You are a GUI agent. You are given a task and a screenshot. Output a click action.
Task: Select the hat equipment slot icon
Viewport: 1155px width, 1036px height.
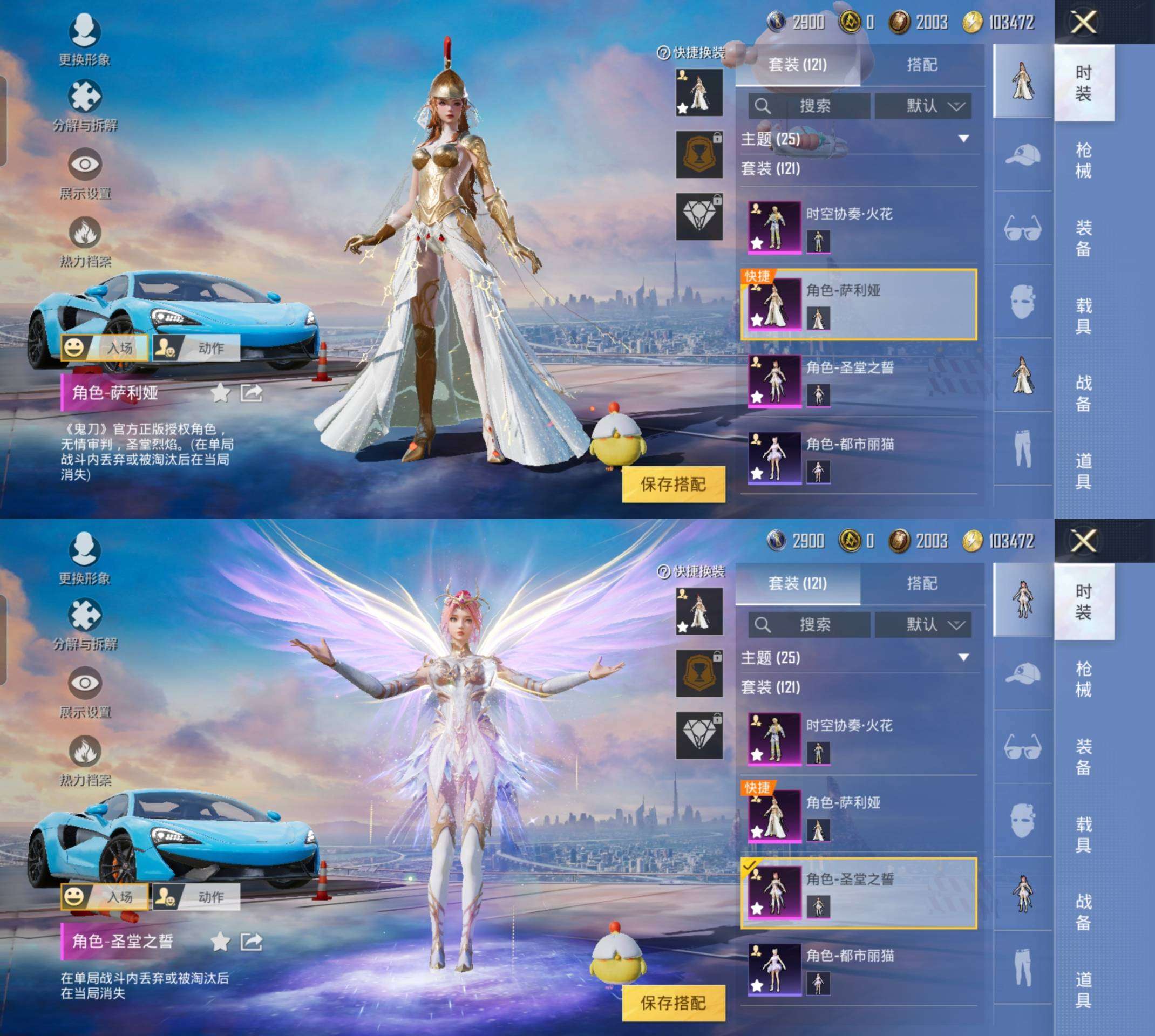click(1023, 155)
